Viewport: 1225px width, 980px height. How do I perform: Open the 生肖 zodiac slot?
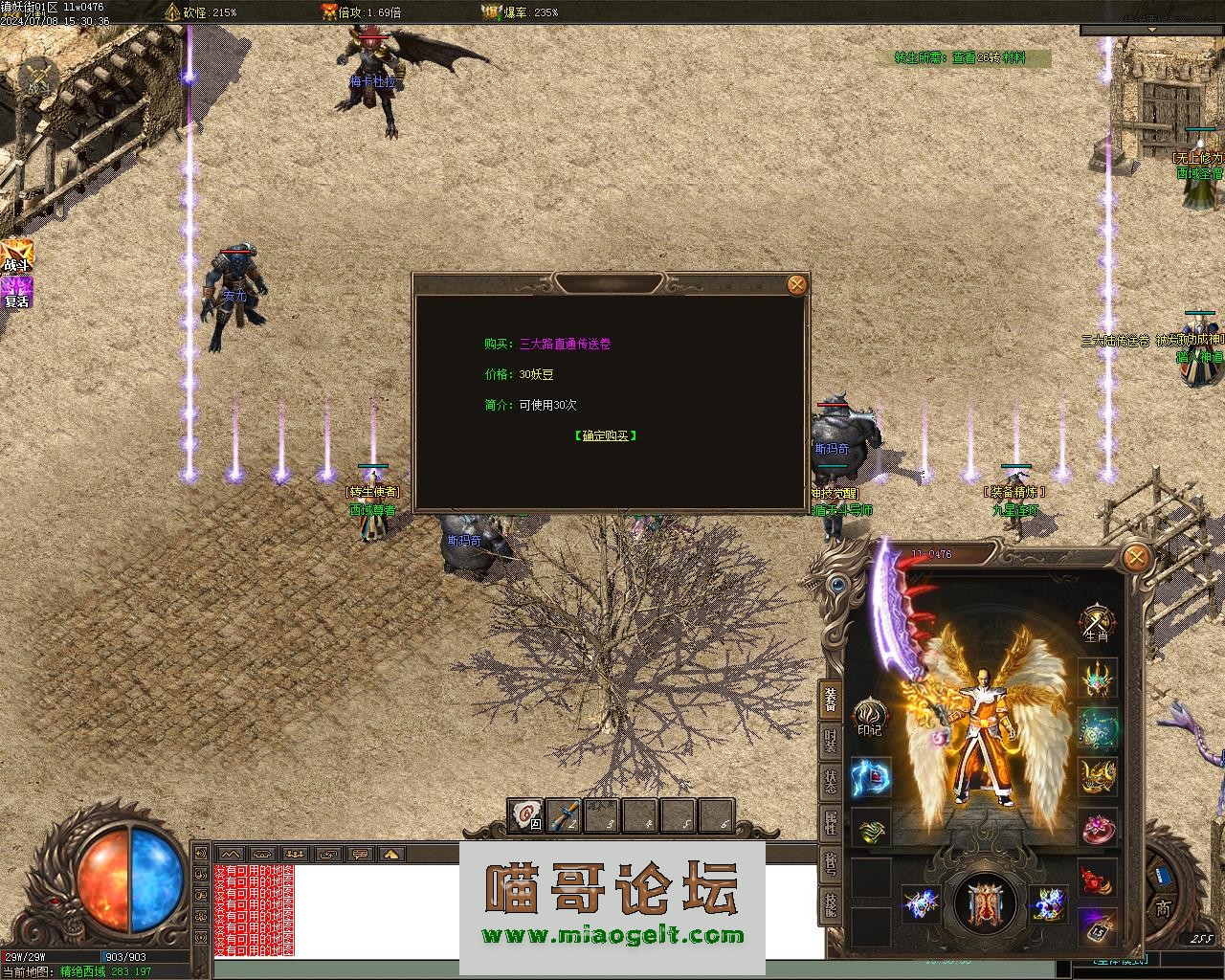tap(1097, 622)
